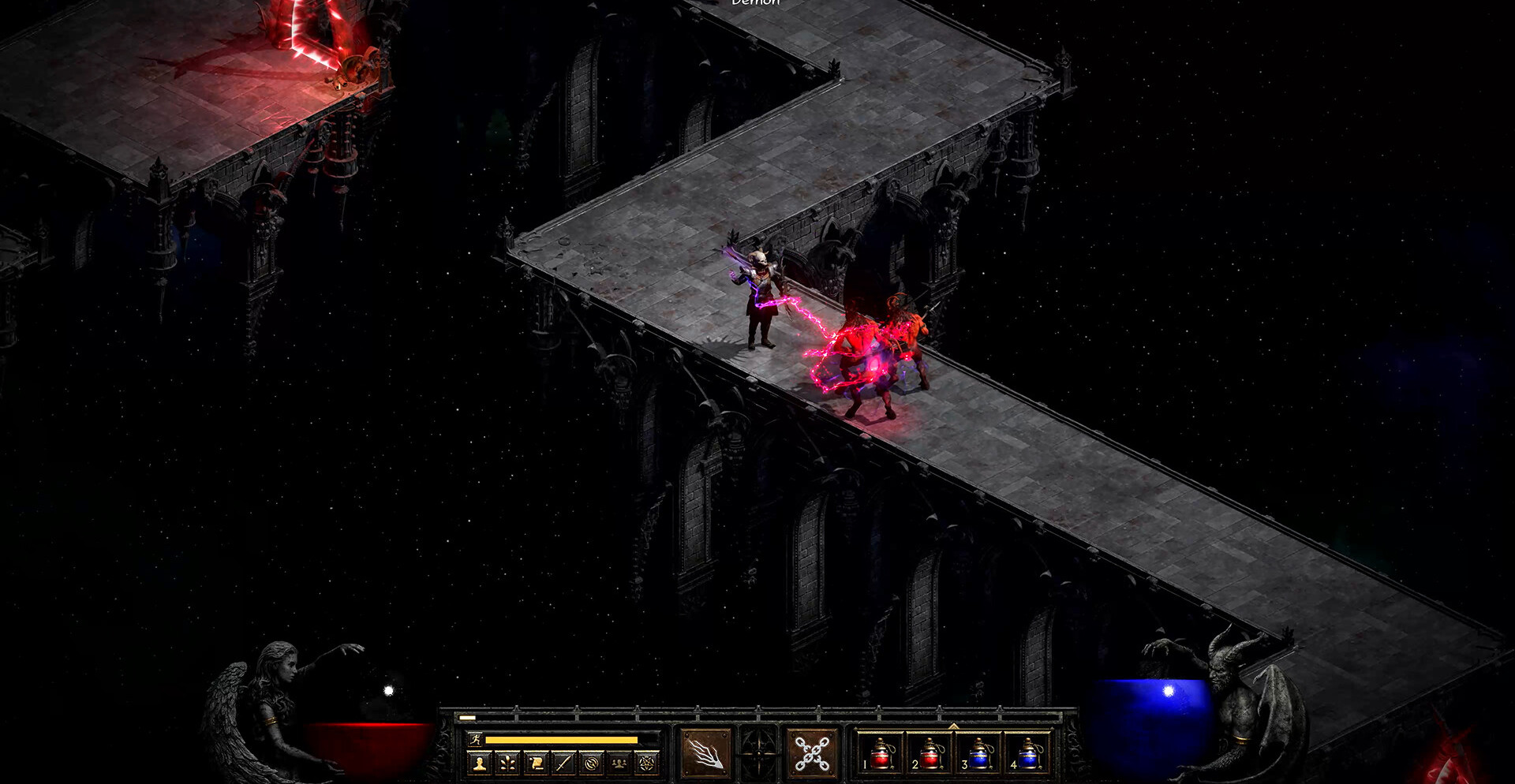This screenshot has width=1515, height=784.
Task: Use the red healing potion in belt slot 1
Action: (881, 753)
